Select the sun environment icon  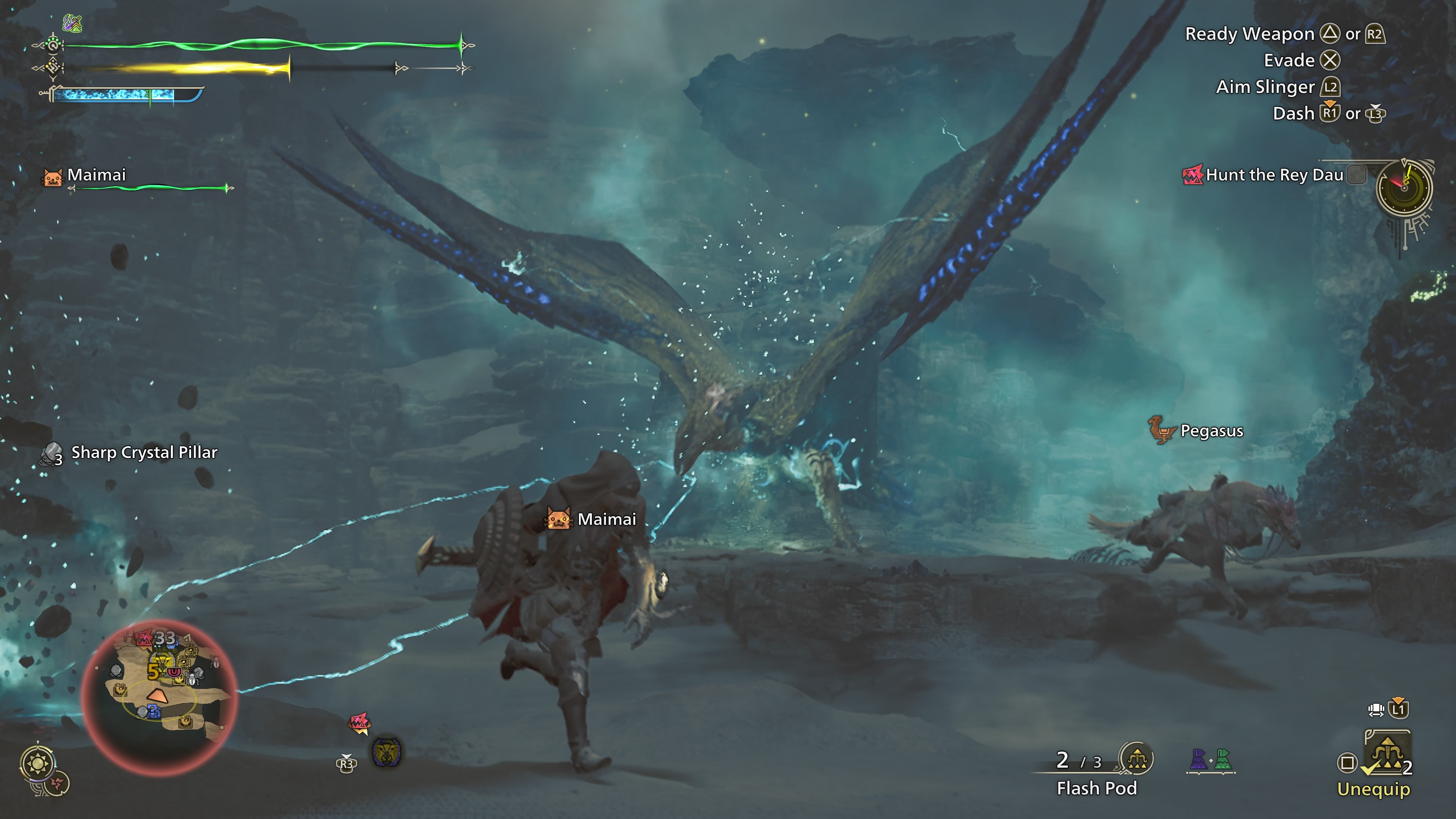tap(38, 764)
